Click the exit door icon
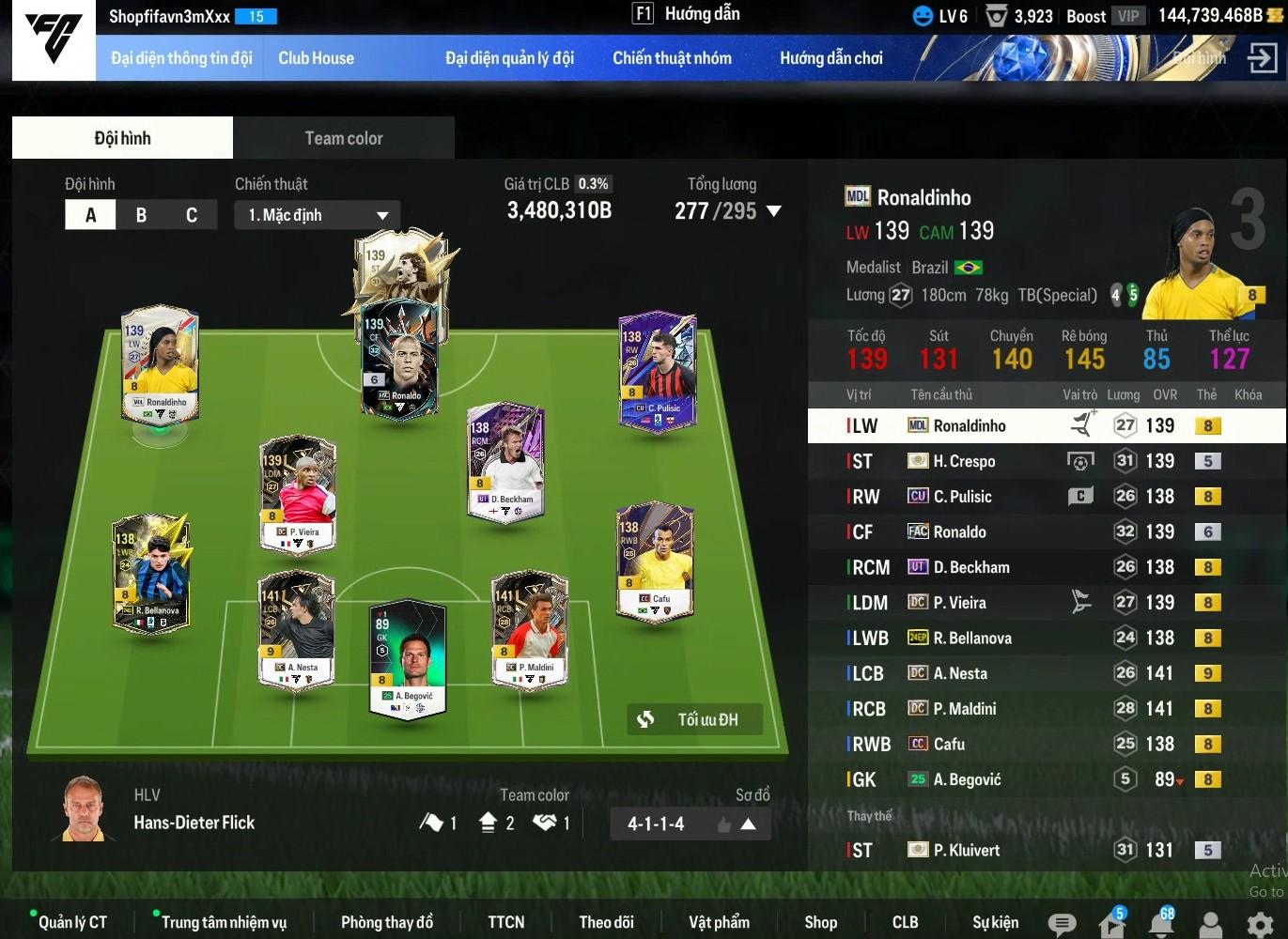Image resolution: width=1288 pixels, height=939 pixels. click(x=1262, y=58)
